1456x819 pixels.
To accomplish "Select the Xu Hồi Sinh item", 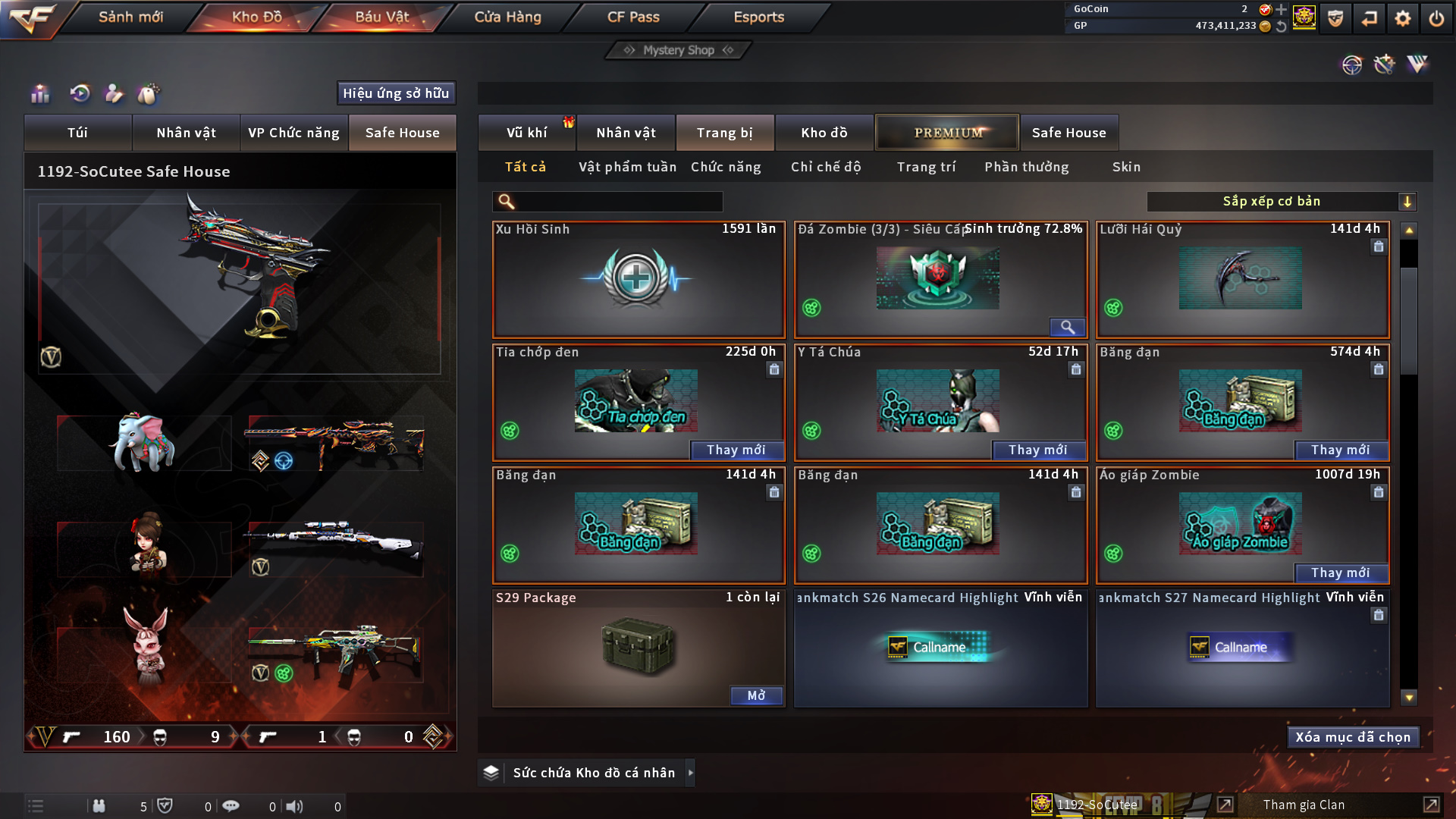I will tap(638, 279).
